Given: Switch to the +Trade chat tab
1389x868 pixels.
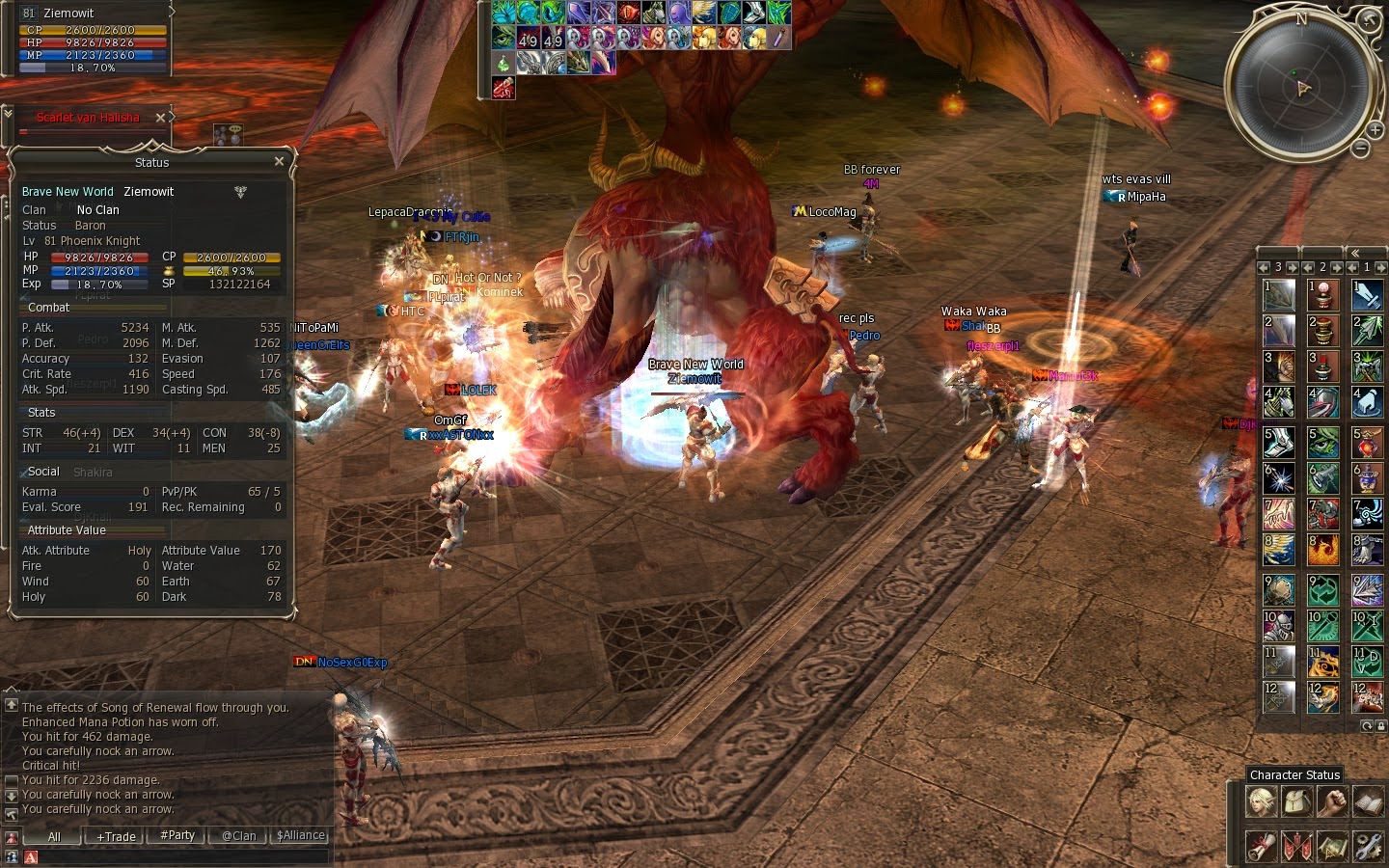Looking at the screenshot, I should coord(114,836).
